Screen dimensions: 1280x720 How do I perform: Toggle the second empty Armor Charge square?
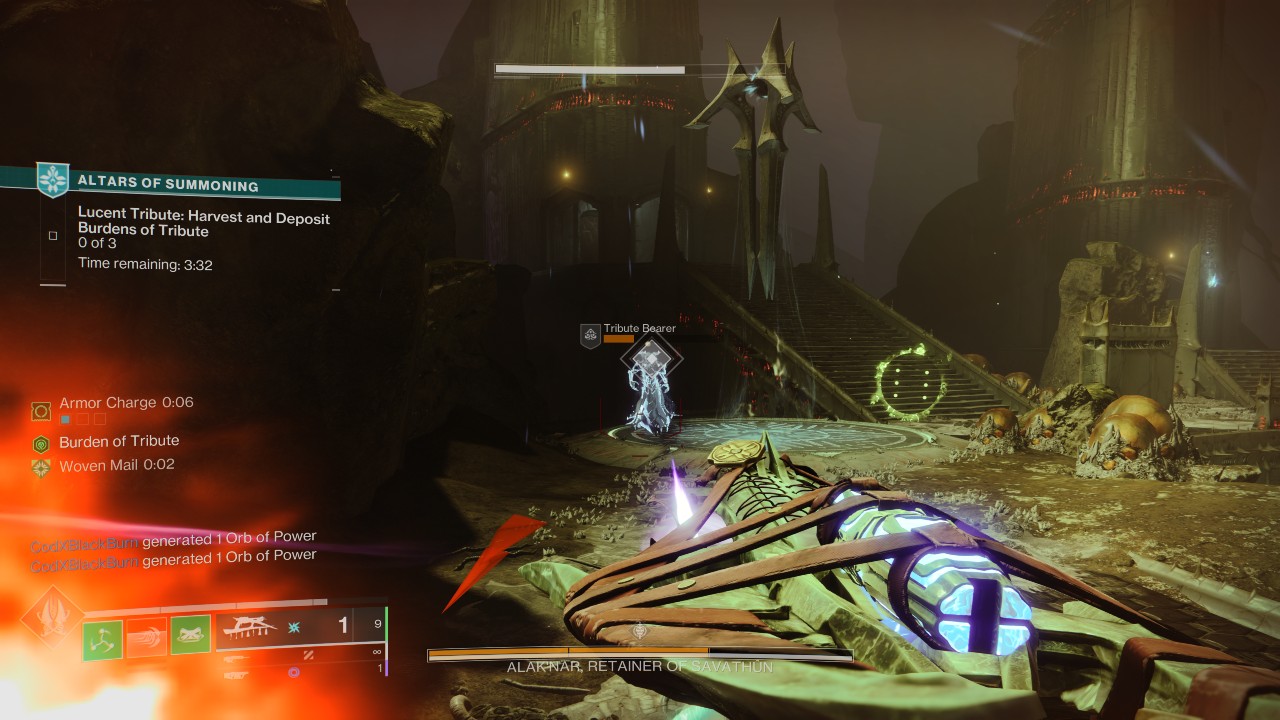(83, 418)
